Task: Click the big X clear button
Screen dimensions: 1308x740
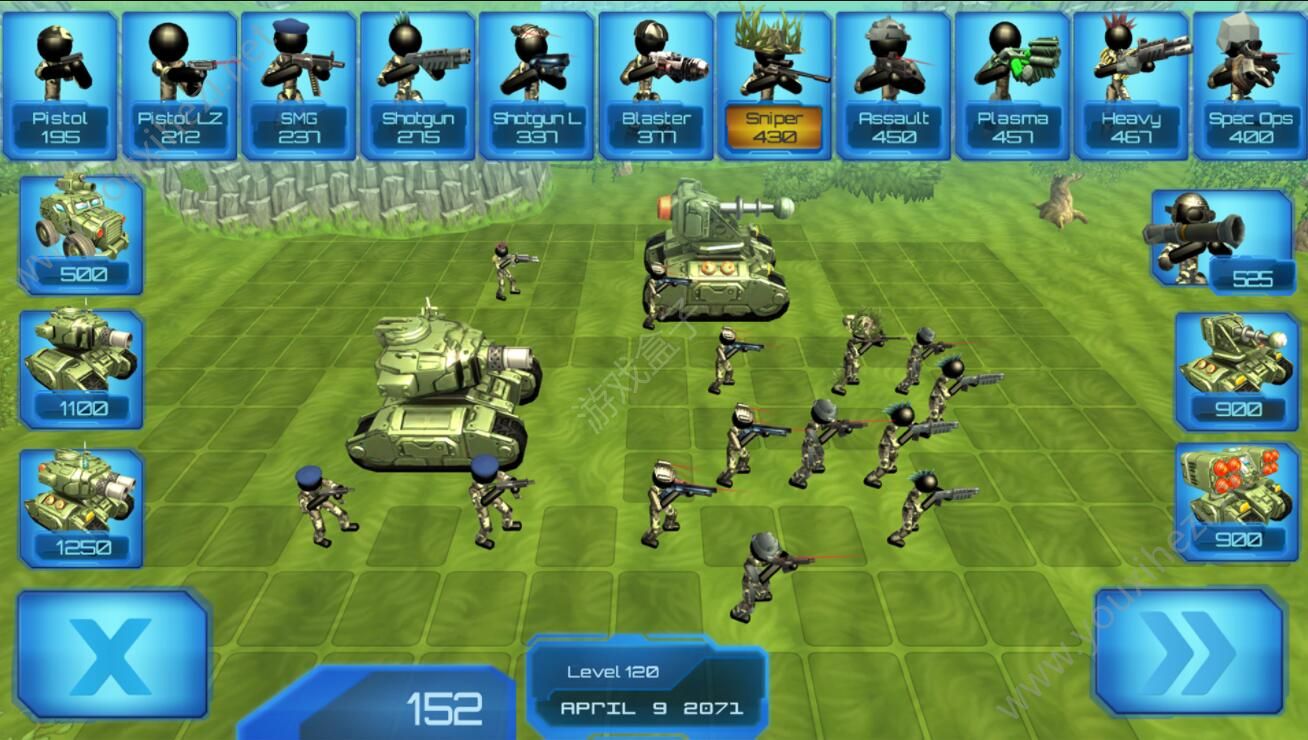Action: (x=112, y=654)
